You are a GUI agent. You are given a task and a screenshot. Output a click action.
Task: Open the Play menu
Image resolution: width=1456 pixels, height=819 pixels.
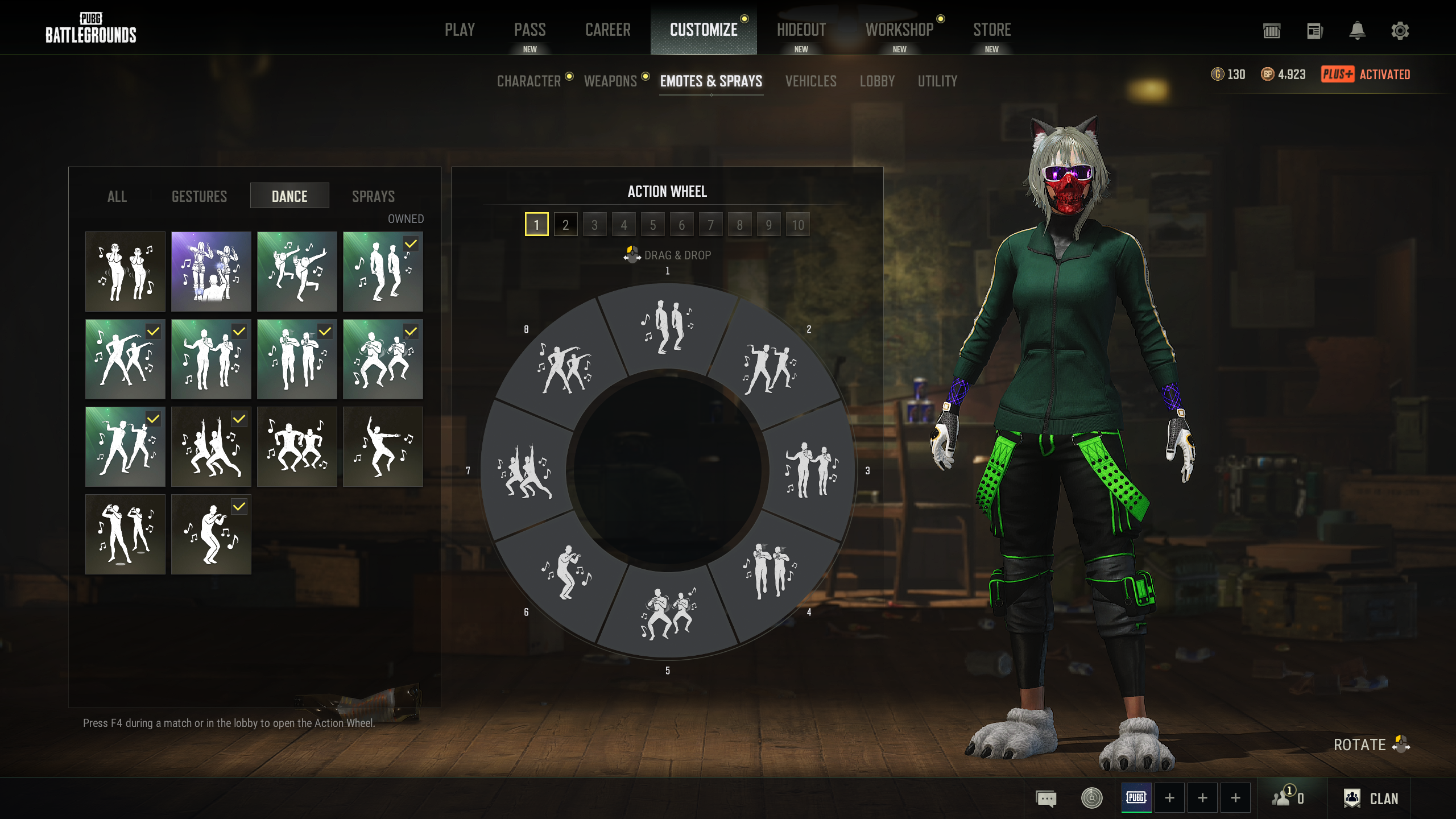tap(460, 30)
